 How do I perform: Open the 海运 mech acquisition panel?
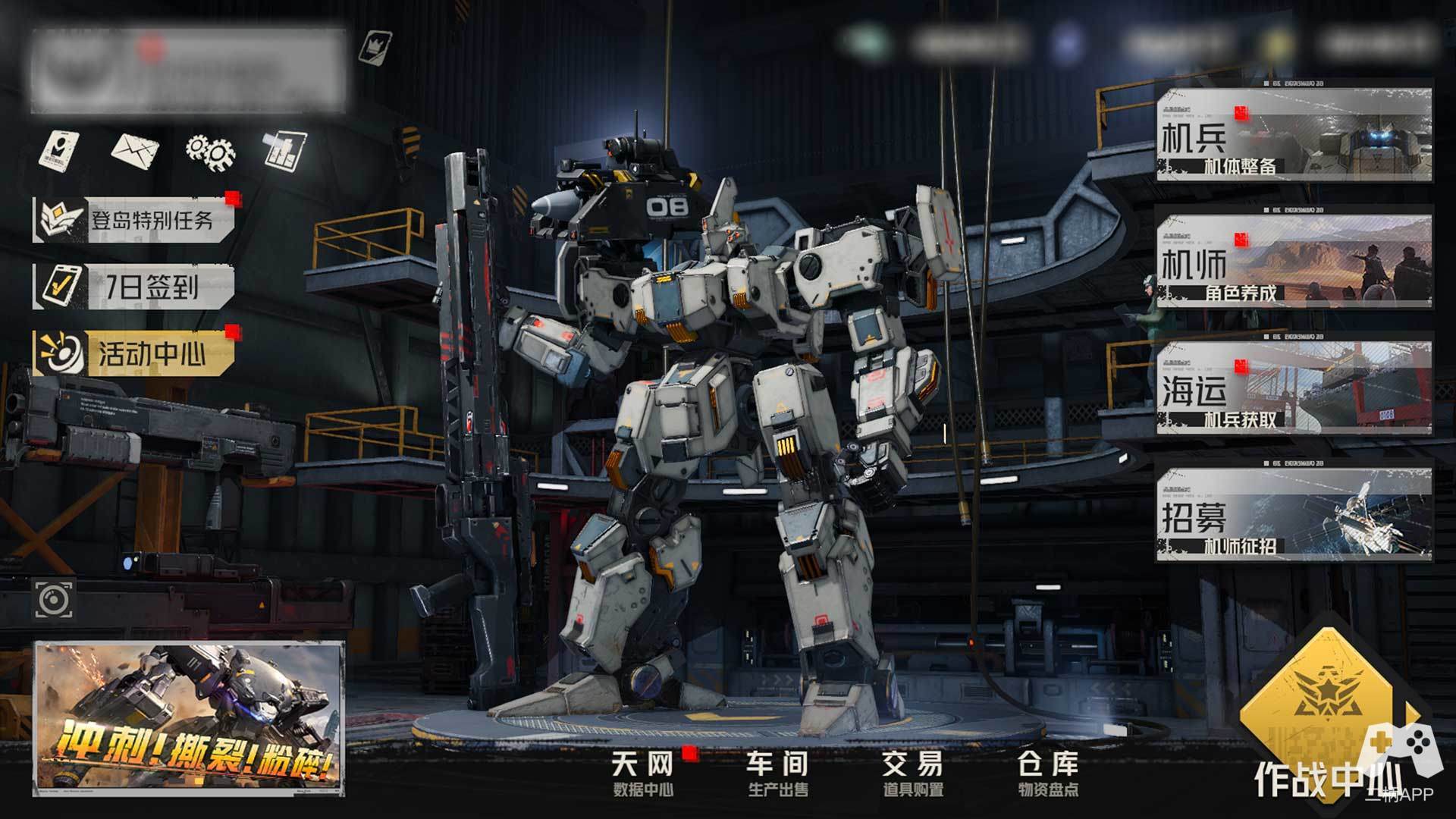[1294, 388]
